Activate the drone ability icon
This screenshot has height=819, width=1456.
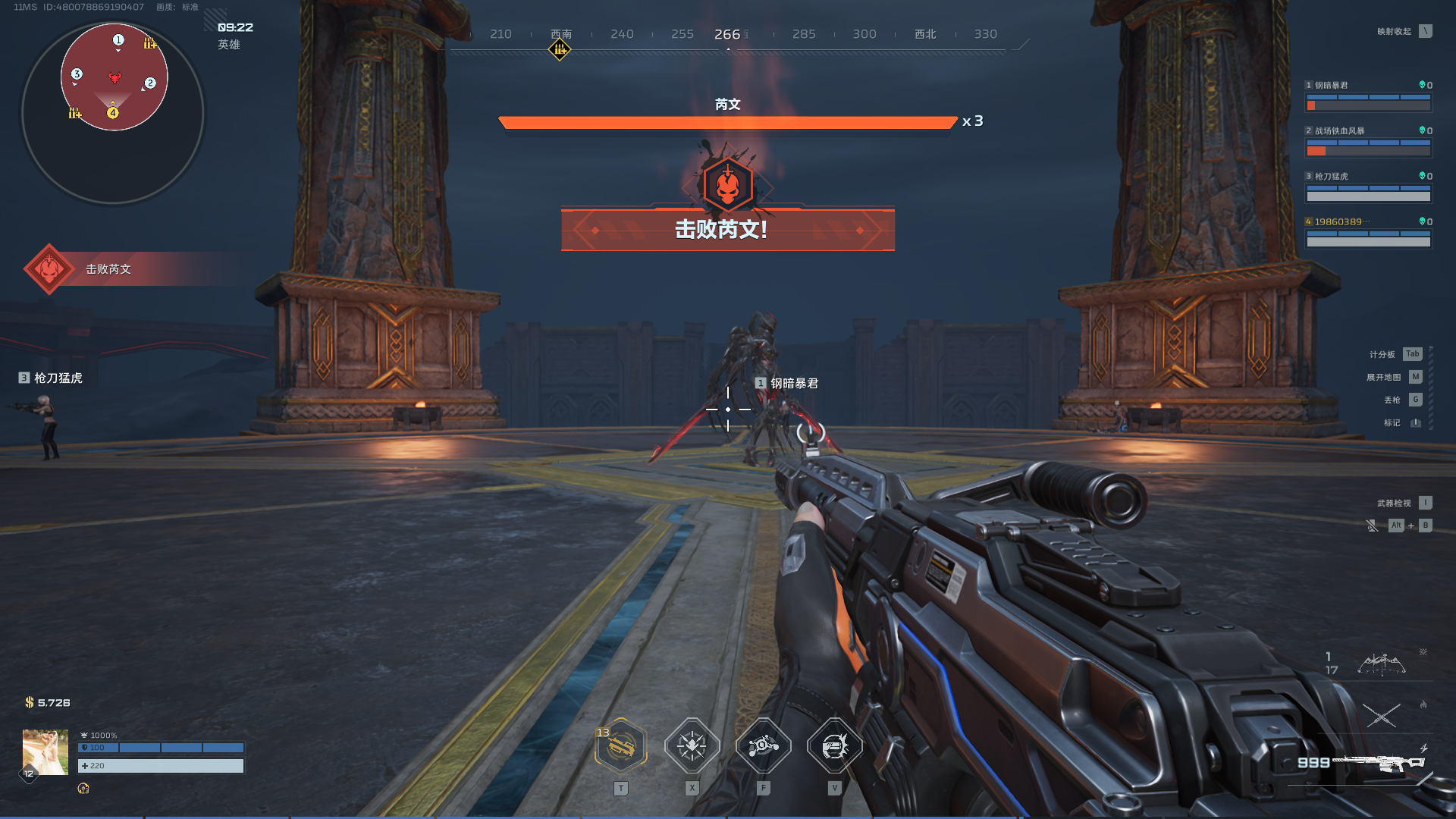coord(763,746)
